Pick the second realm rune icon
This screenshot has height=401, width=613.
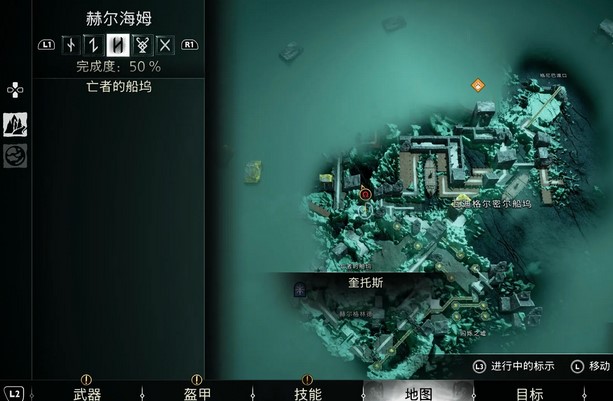click(x=93, y=44)
